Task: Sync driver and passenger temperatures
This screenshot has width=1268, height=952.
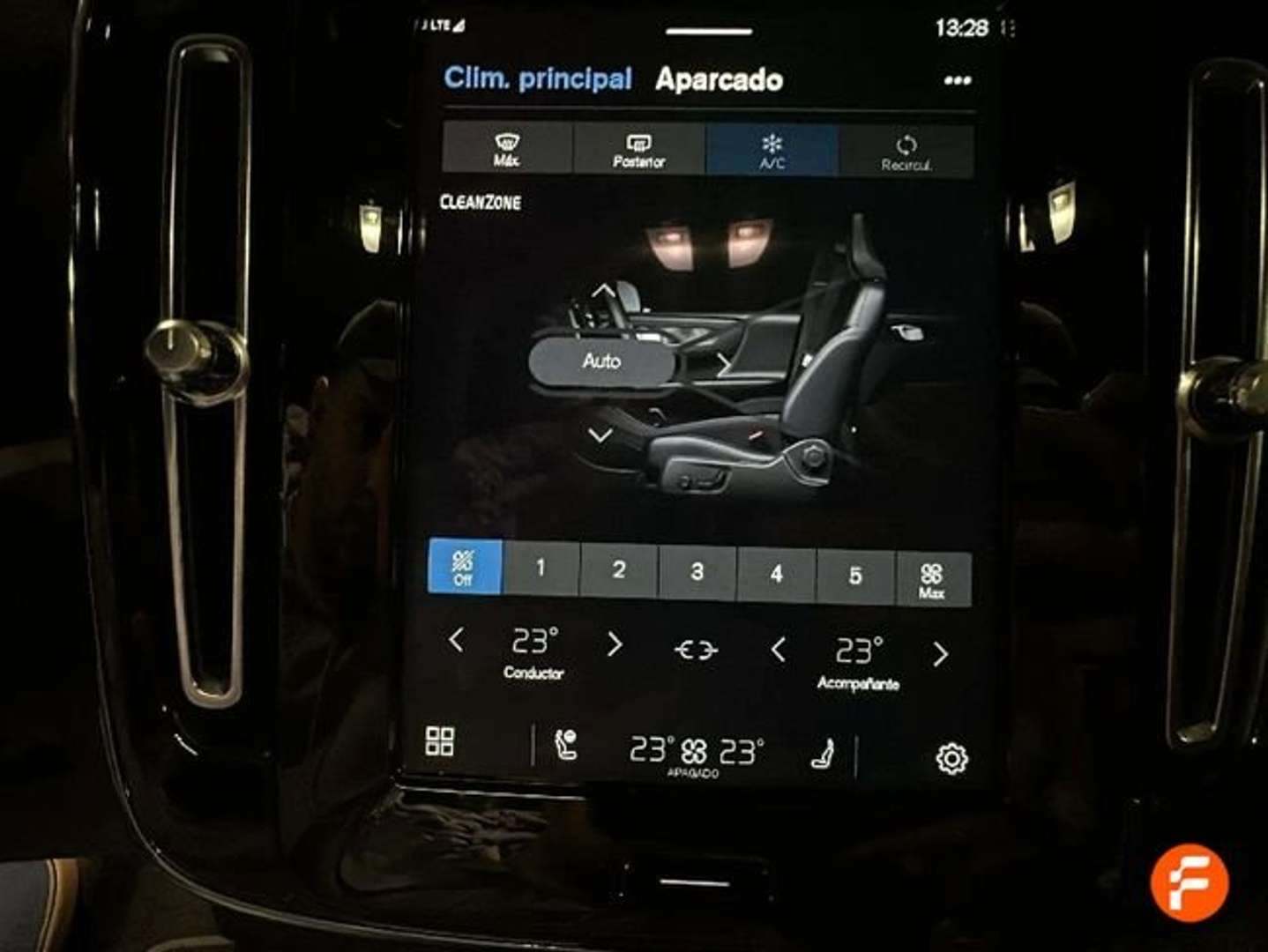Action: pos(696,649)
